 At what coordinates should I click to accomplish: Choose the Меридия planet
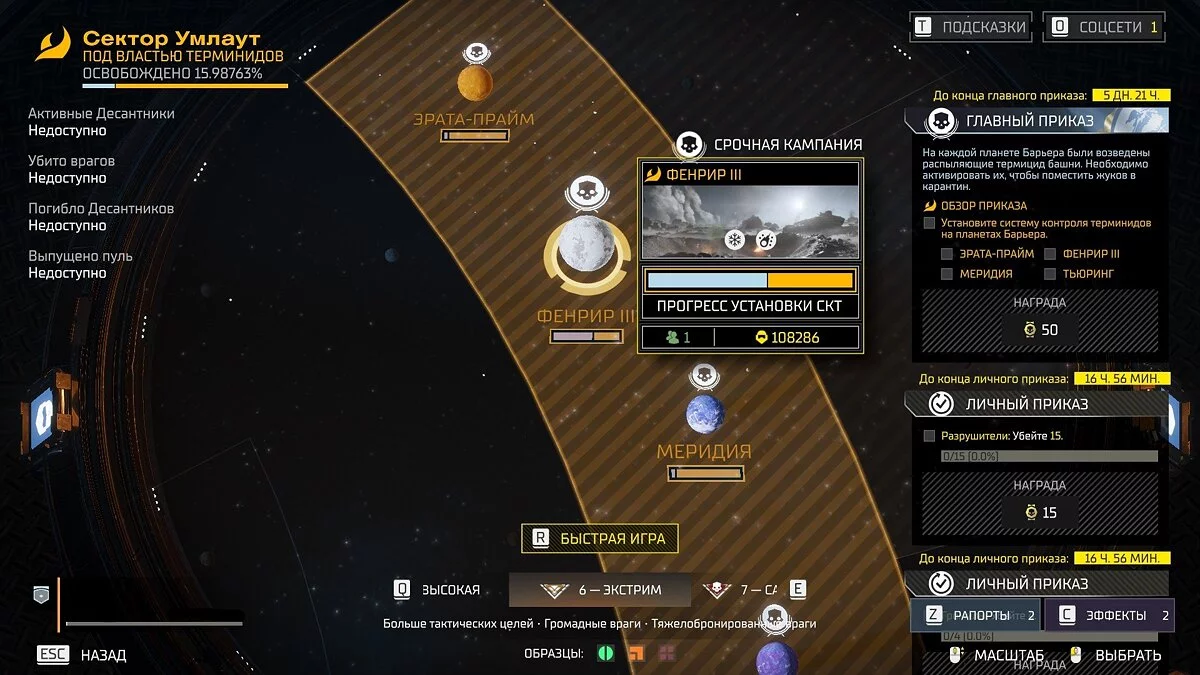point(703,414)
